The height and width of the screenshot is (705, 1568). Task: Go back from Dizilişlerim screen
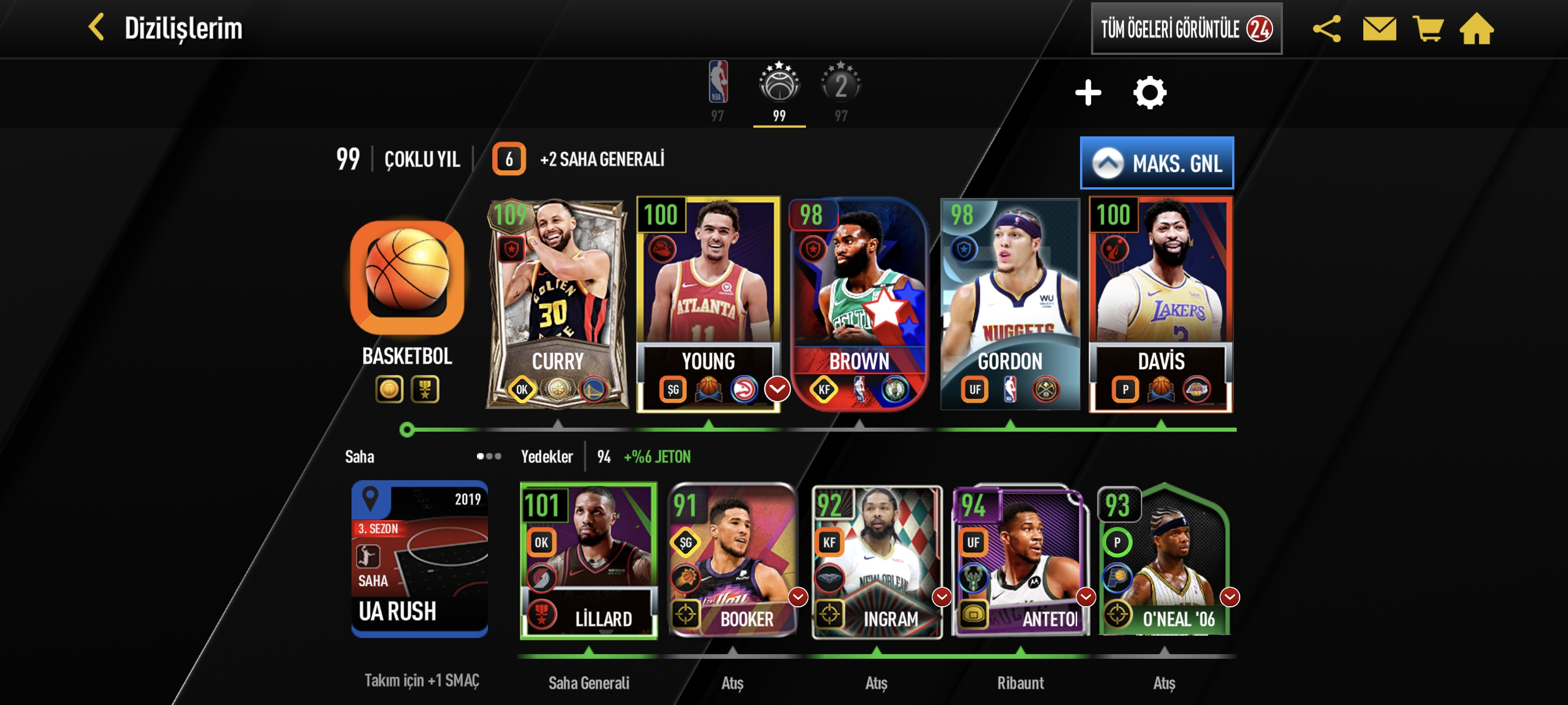pyautogui.click(x=97, y=28)
